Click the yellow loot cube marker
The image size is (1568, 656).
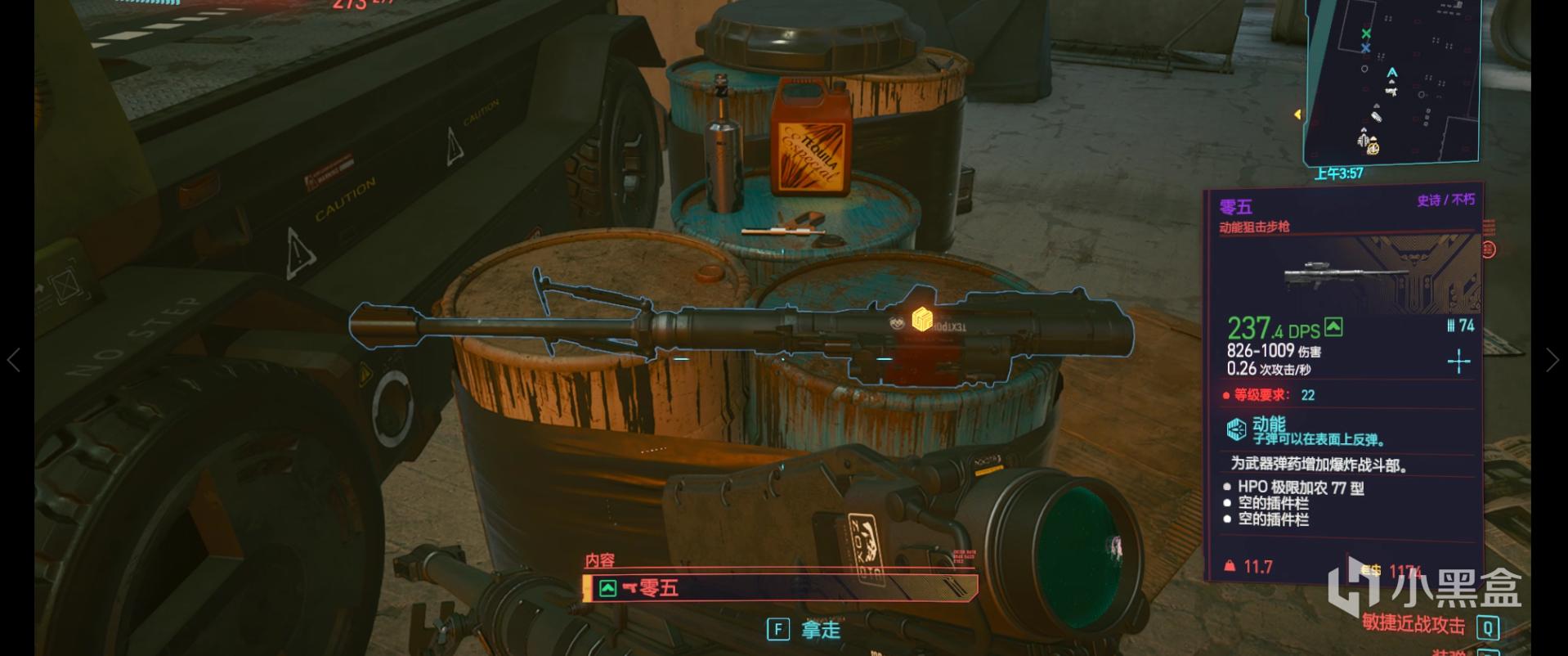pos(922,319)
